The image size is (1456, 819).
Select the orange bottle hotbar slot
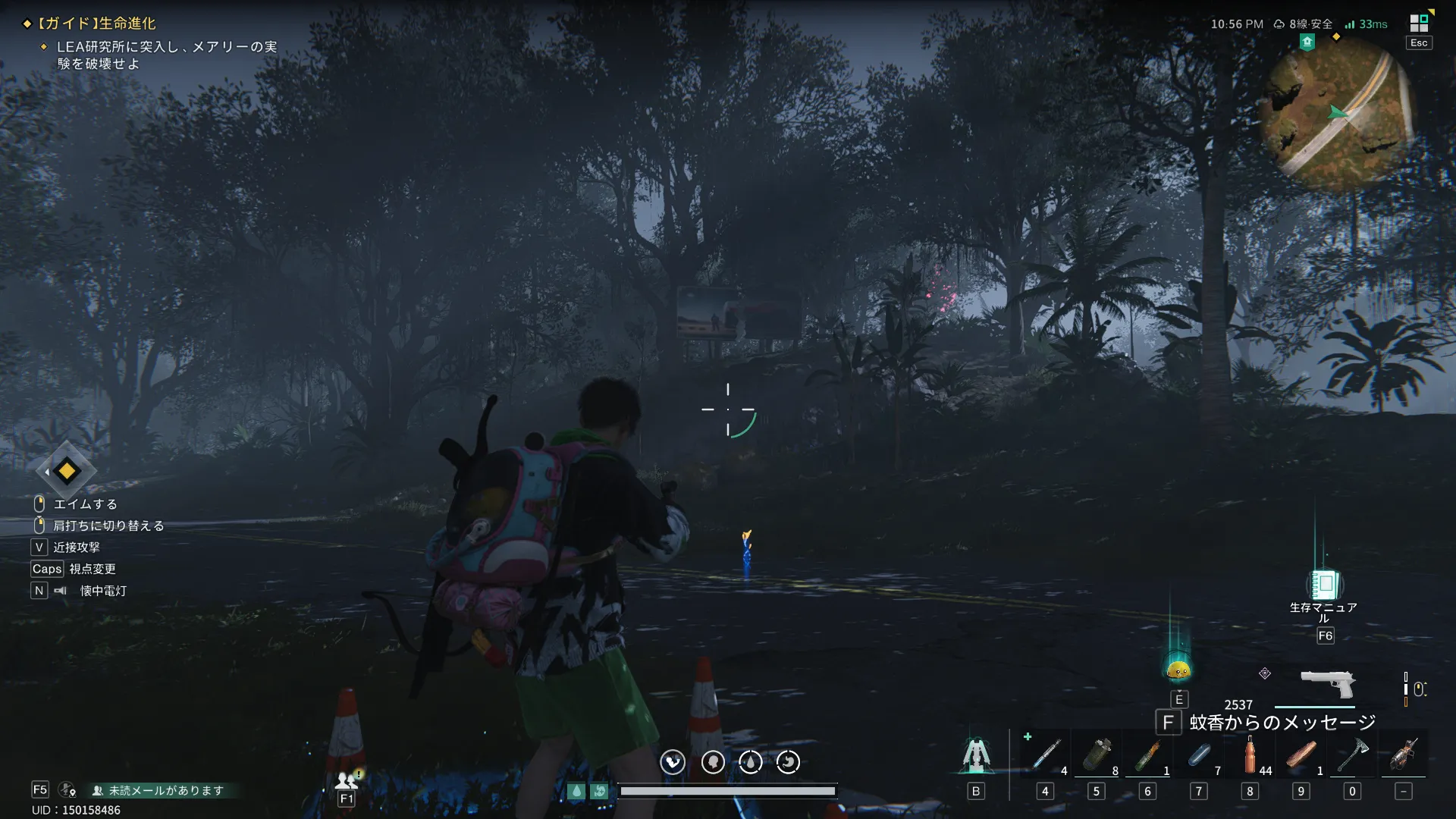click(1250, 755)
